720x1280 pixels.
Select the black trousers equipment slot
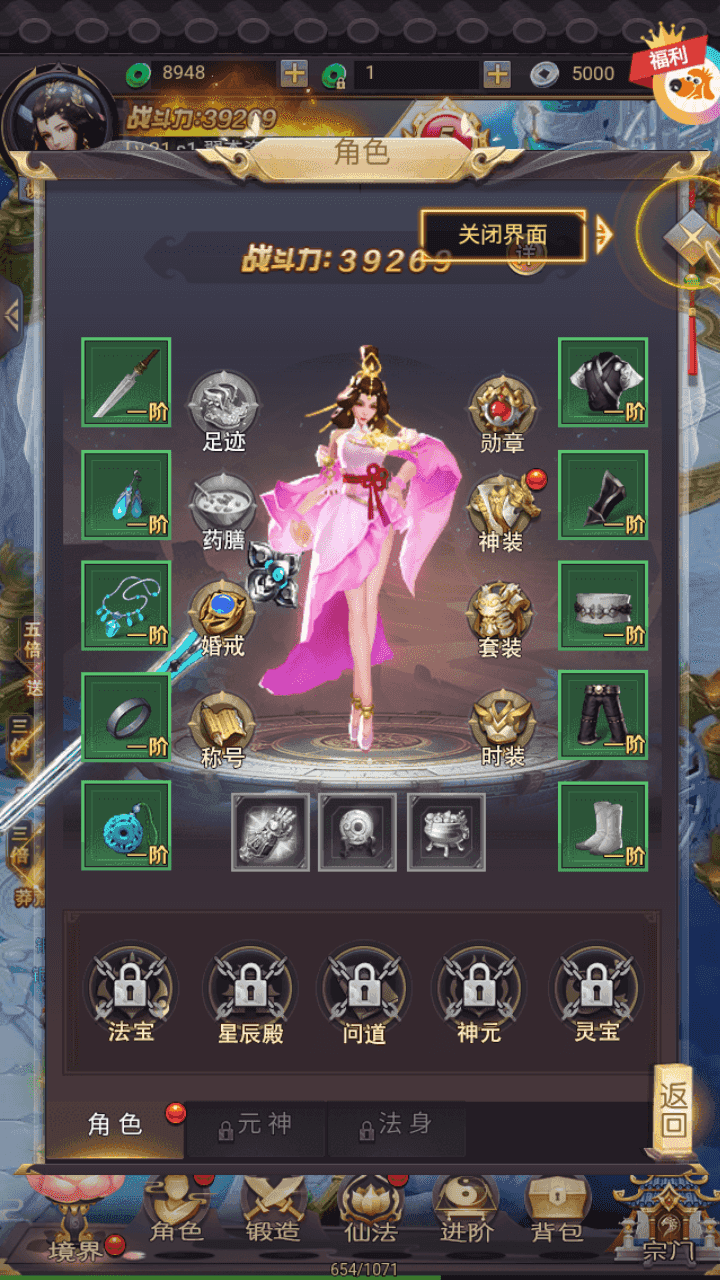click(x=602, y=715)
